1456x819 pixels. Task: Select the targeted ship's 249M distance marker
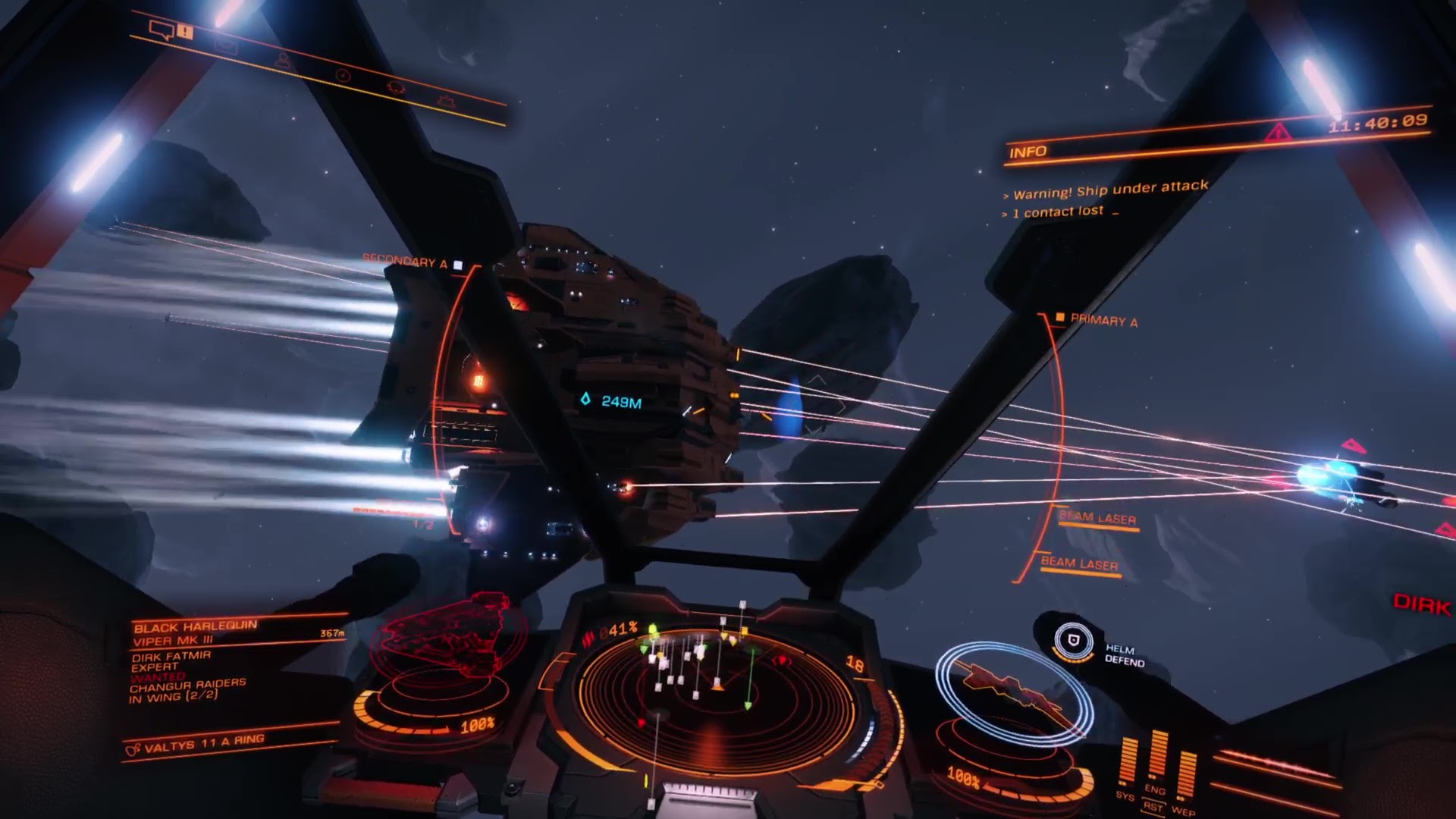tap(613, 401)
